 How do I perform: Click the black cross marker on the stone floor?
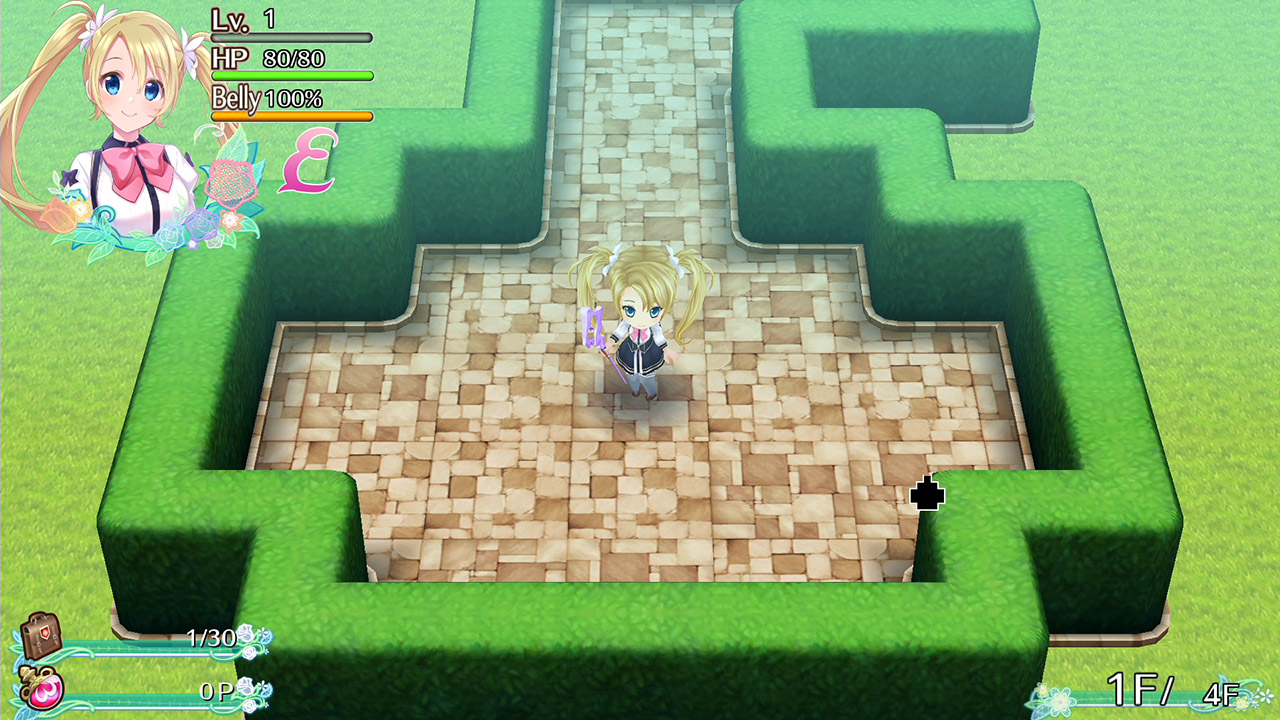(x=927, y=492)
